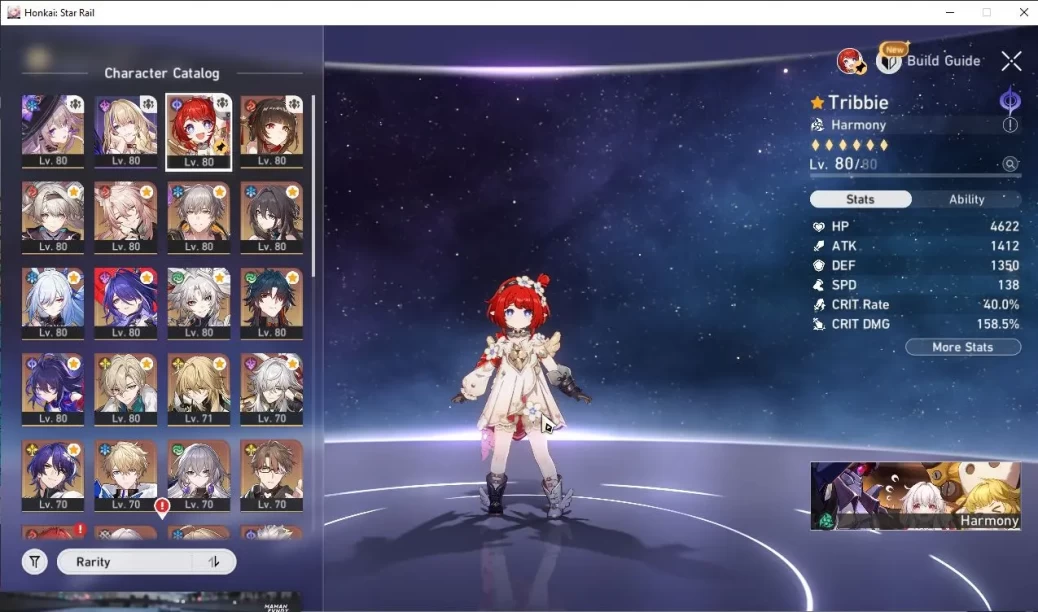The height and width of the screenshot is (612, 1038).
Task: Close the Honkai: Star Rail window
Action: point(1020,12)
